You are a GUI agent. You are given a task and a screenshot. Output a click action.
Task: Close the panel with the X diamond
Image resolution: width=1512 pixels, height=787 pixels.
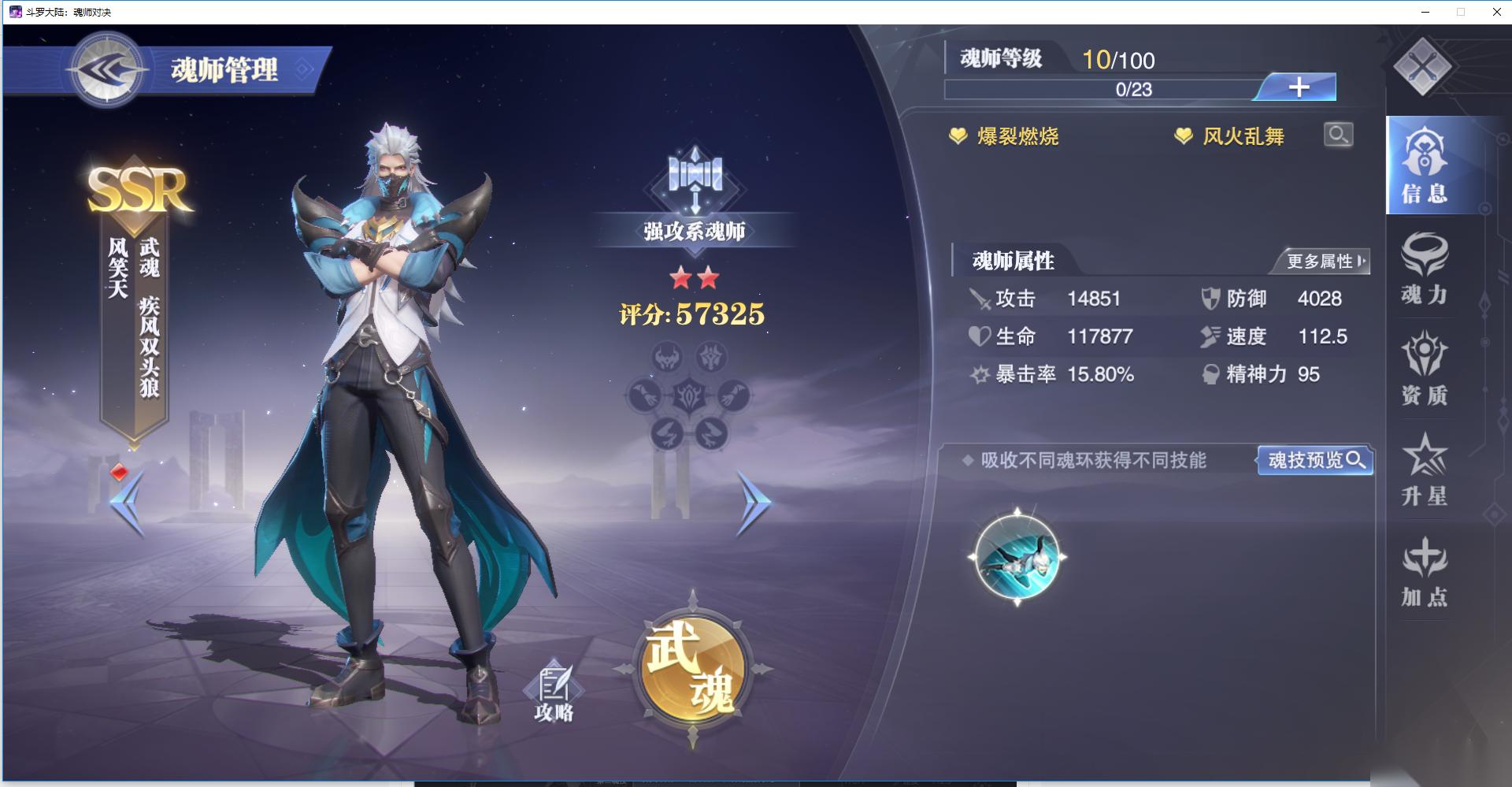point(1421,68)
